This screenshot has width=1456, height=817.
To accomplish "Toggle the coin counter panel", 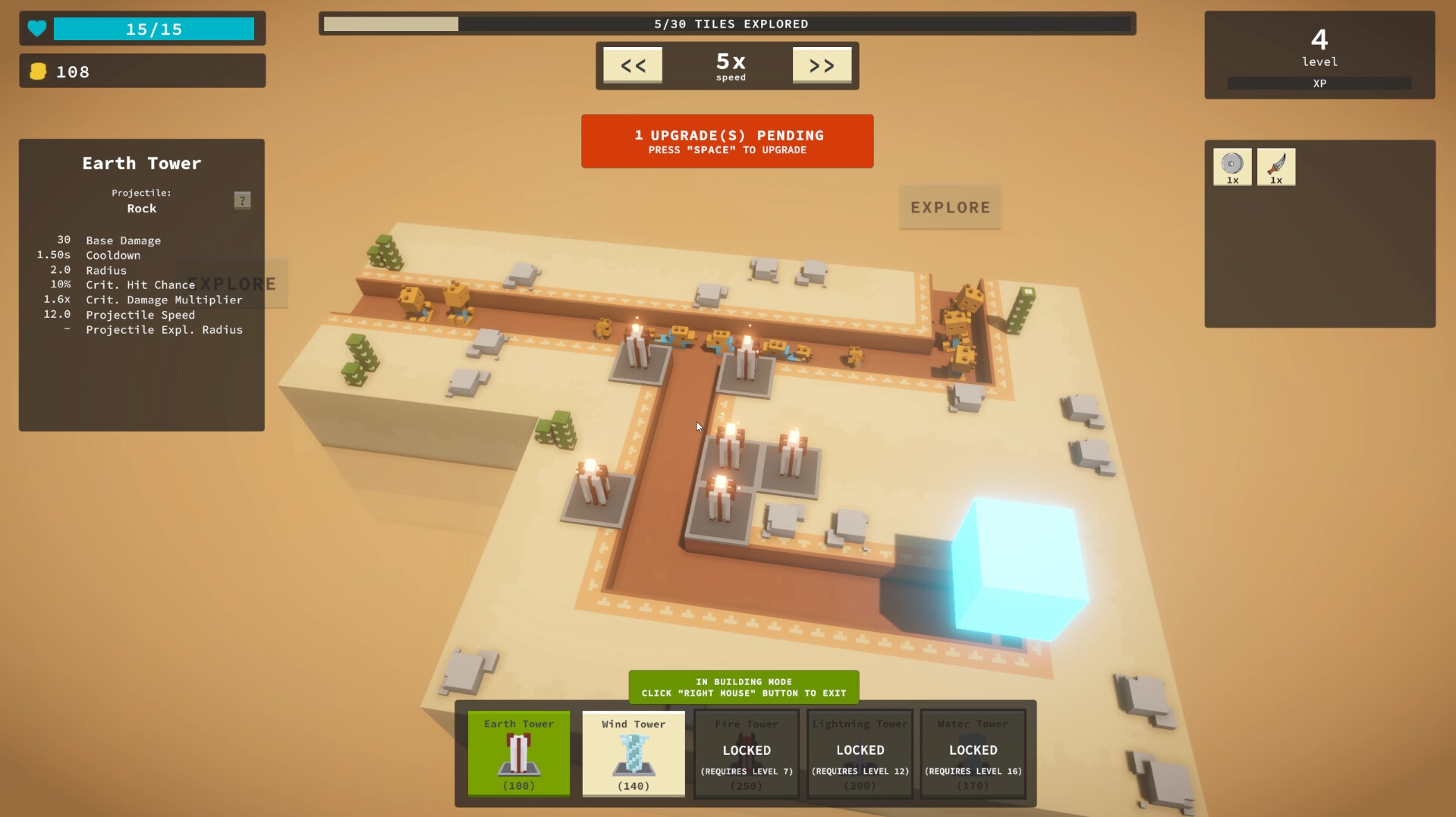I will tap(142, 71).
